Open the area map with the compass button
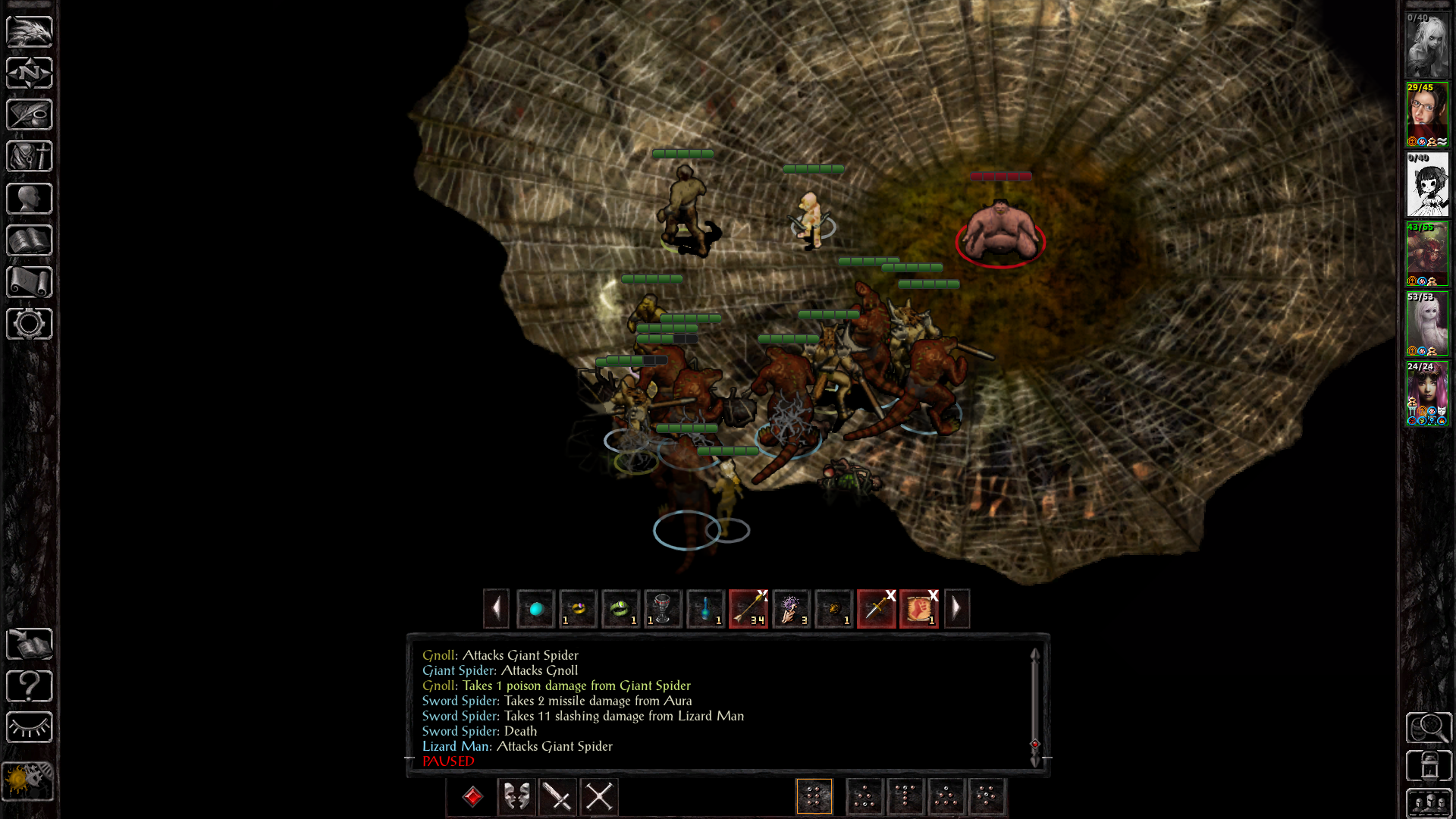This screenshot has height=819, width=1456. 30,73
